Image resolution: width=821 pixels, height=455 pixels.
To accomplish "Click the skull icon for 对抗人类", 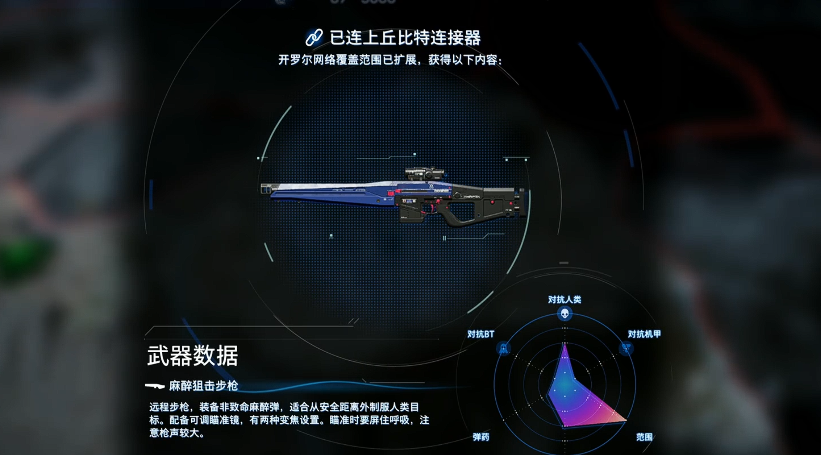I will pyautogui.click(x=564, y=315).
